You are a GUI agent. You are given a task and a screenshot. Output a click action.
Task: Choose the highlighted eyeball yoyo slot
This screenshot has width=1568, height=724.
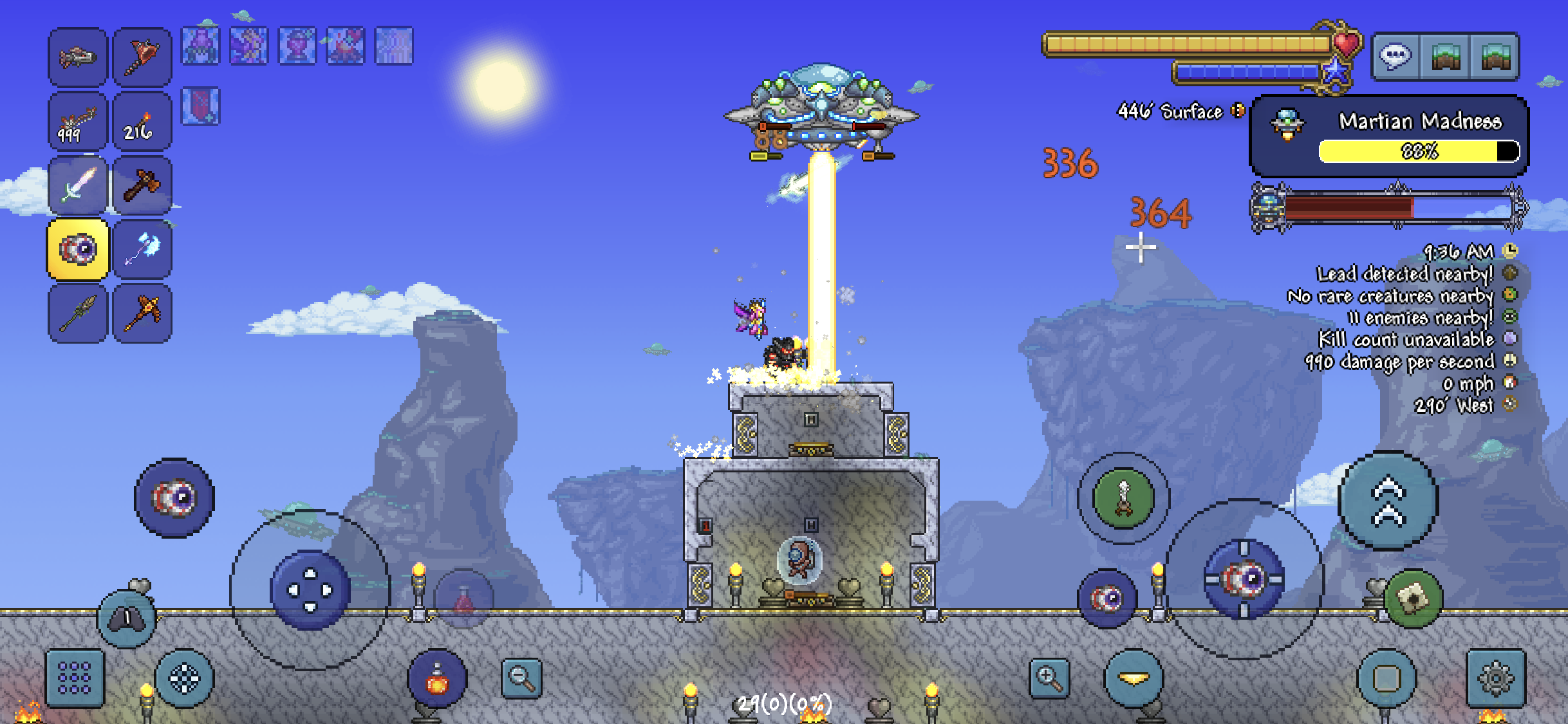coord(78,249)
